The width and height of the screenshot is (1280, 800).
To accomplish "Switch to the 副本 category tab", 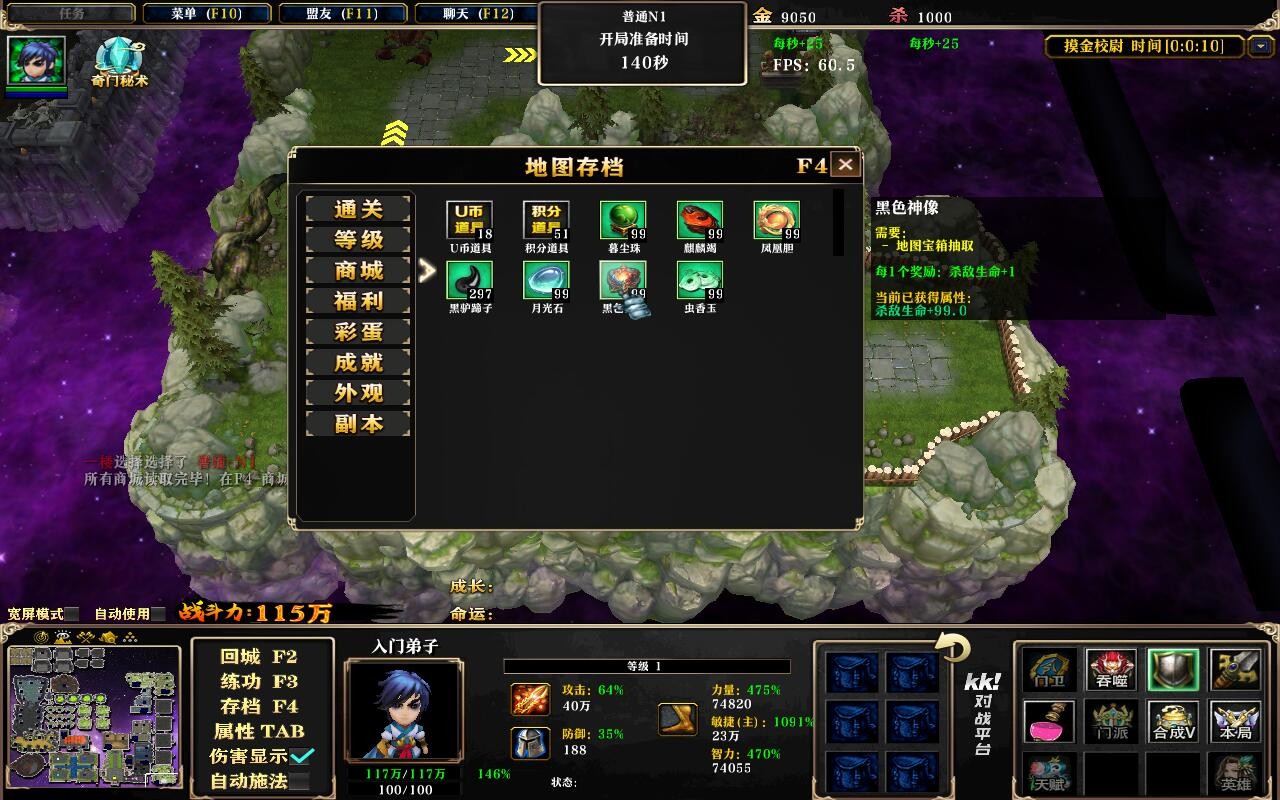I will [357, 423].
